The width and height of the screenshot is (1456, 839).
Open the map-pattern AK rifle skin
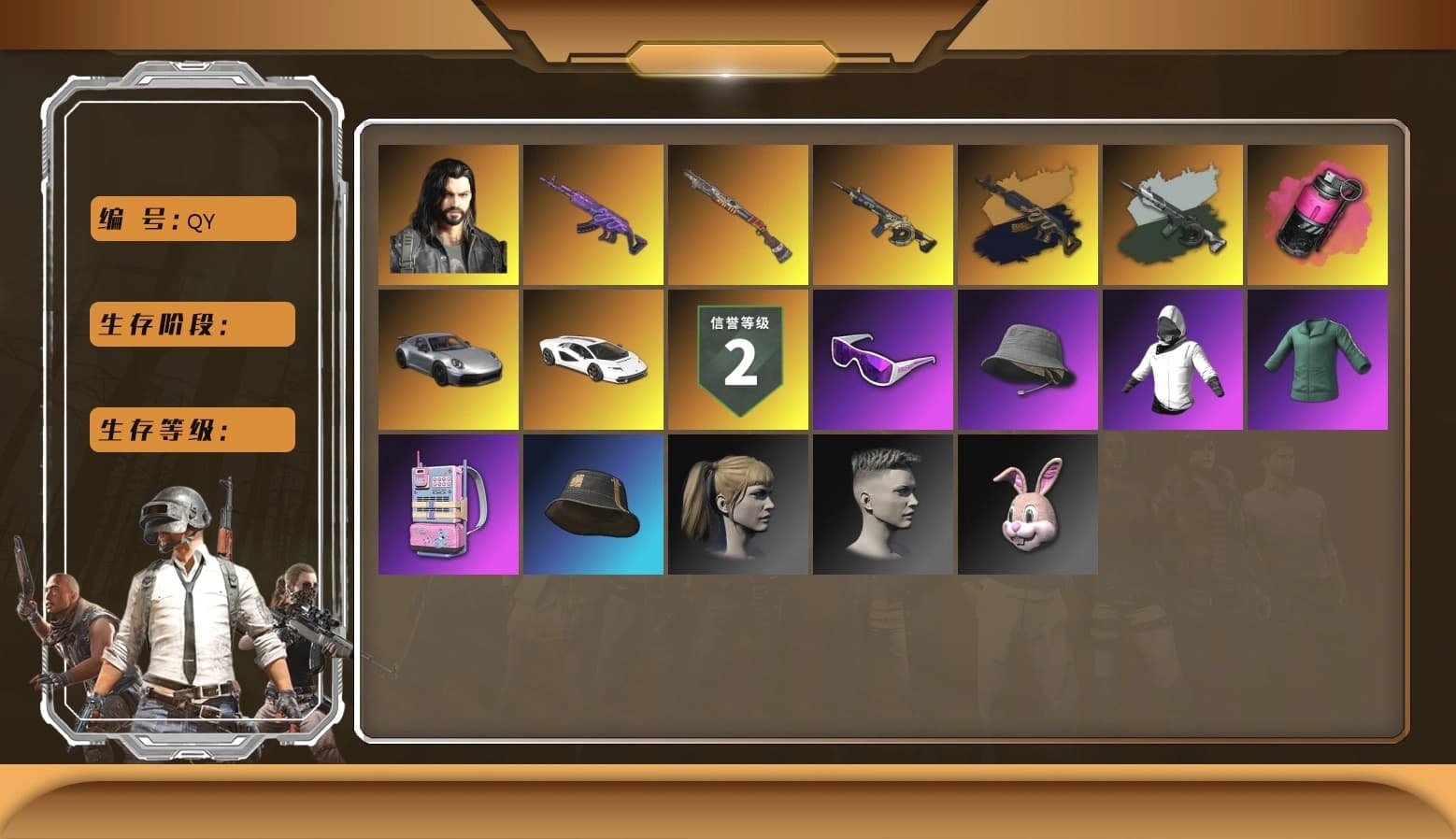[x=1028, y=214]
